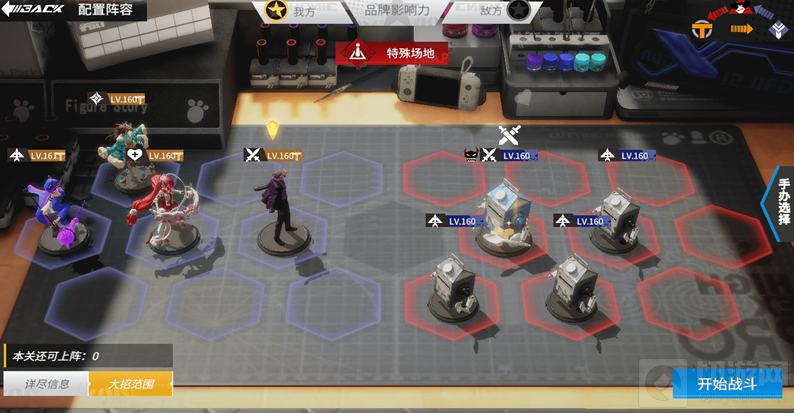Open the orange T faction icon
Screen dimensions: 794x413
tap(700, 31)
